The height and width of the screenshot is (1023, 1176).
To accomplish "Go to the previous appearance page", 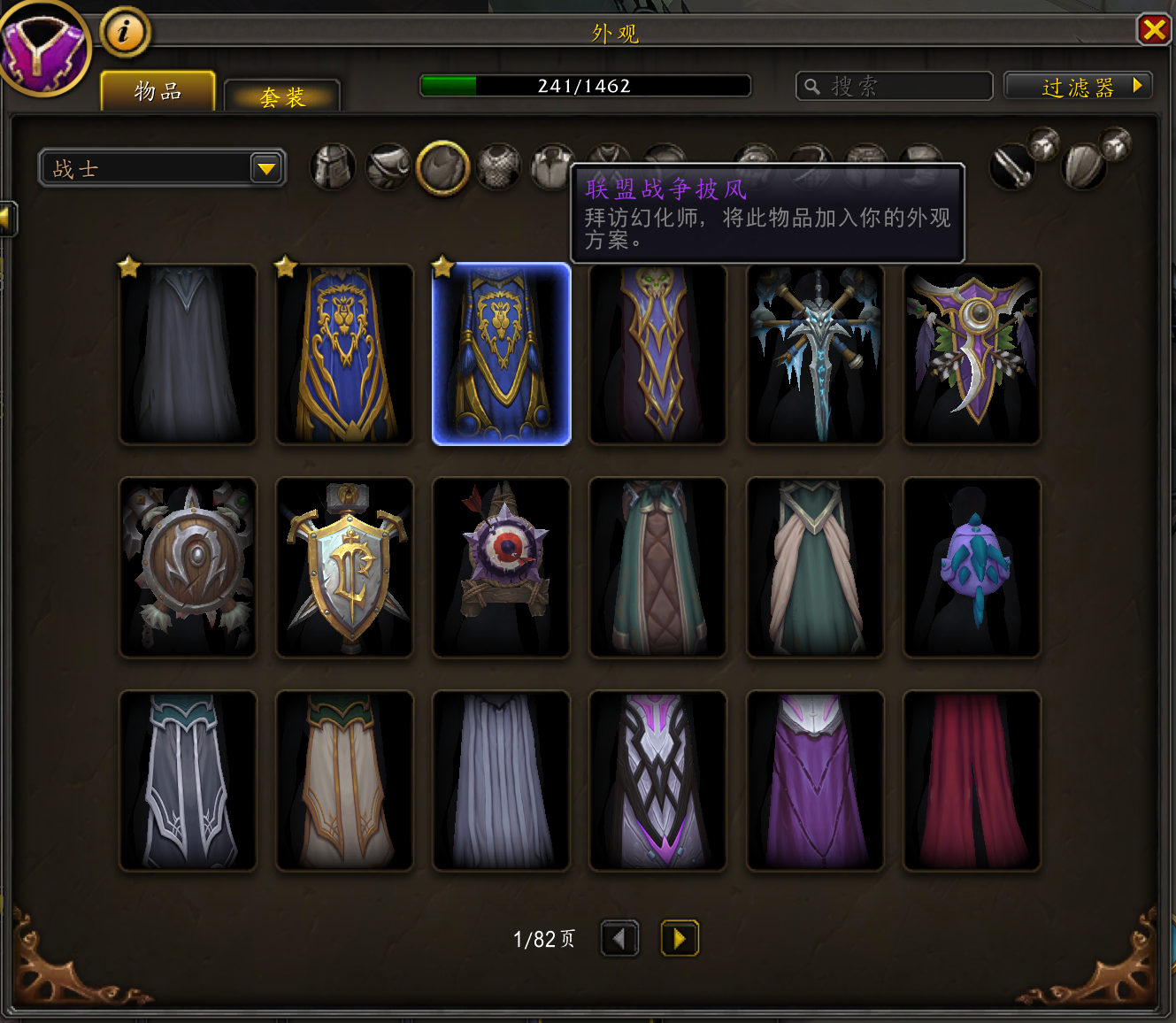I will tap(619, 938).
